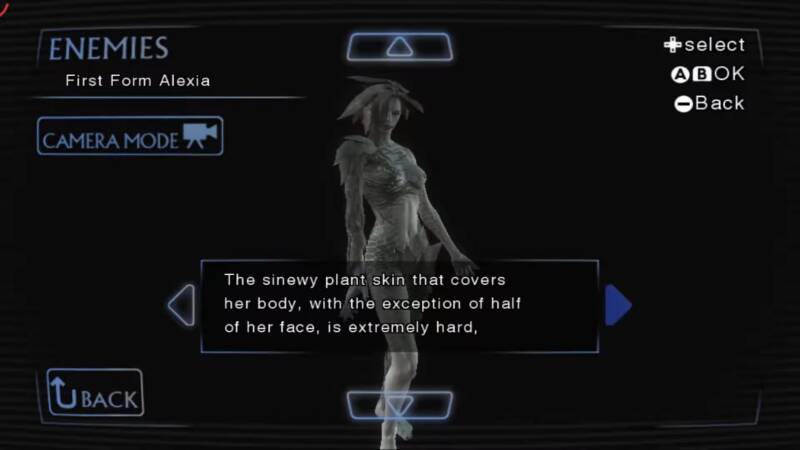Go back with the Back button
The width and height of the screenshot is (800, 450).
point(95,394)
